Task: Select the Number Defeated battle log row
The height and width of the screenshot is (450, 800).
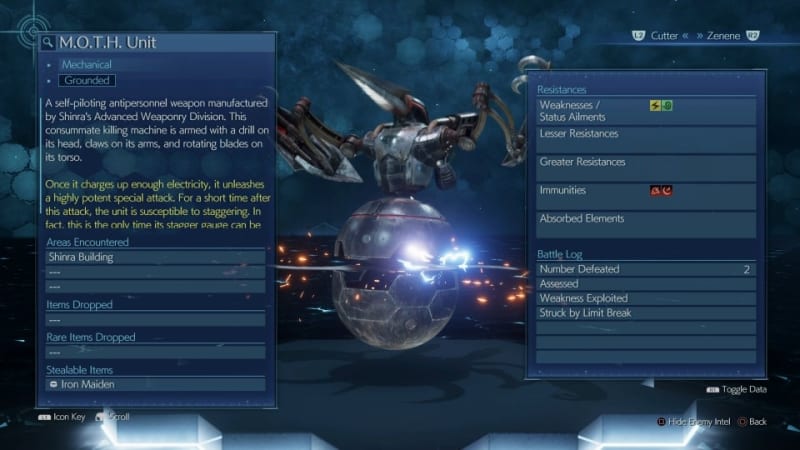Action: pyautogui.click(x=645, y=269)
